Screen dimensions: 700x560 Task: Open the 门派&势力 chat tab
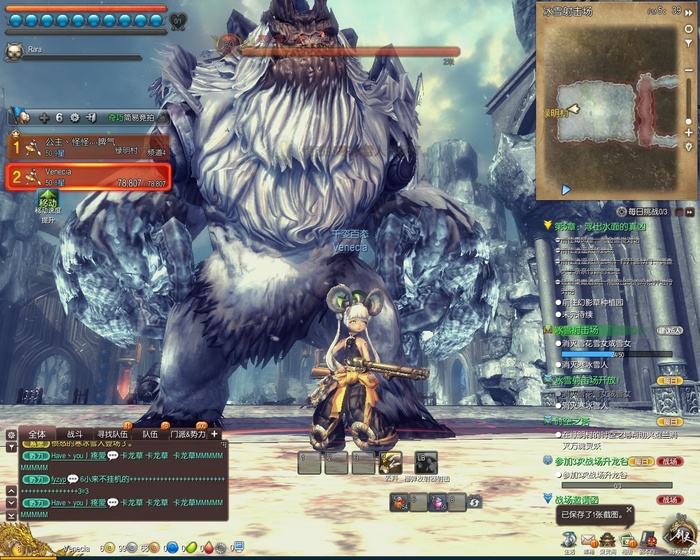[x=187, y=434]
